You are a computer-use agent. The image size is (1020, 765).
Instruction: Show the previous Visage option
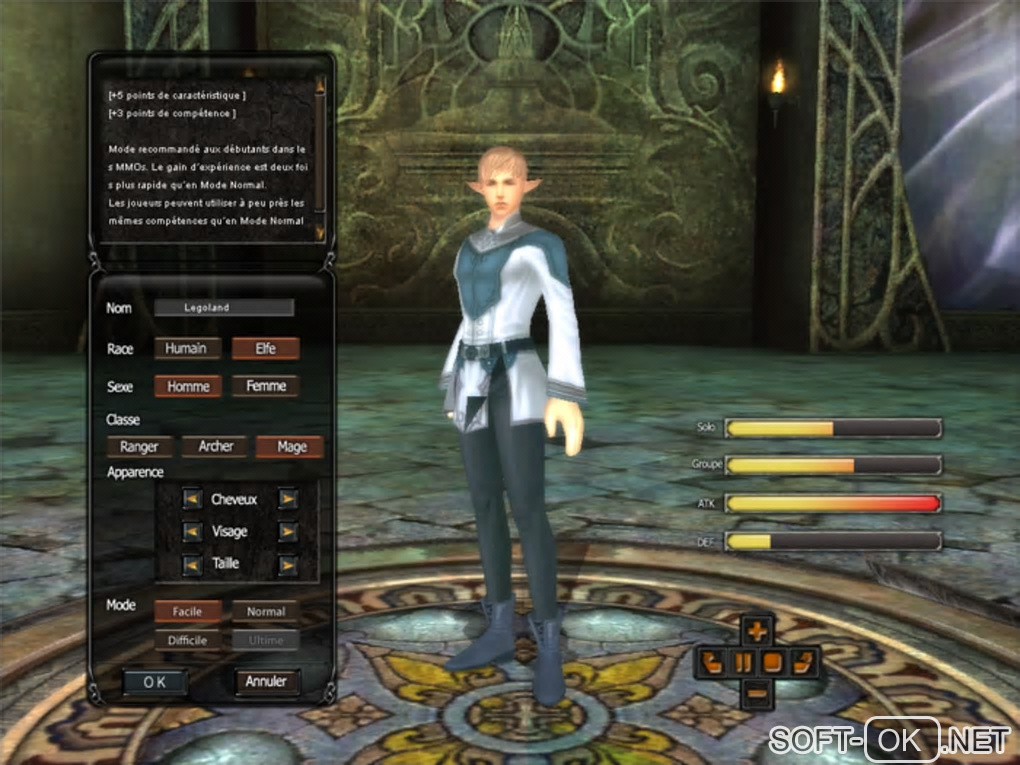point(192,531)
